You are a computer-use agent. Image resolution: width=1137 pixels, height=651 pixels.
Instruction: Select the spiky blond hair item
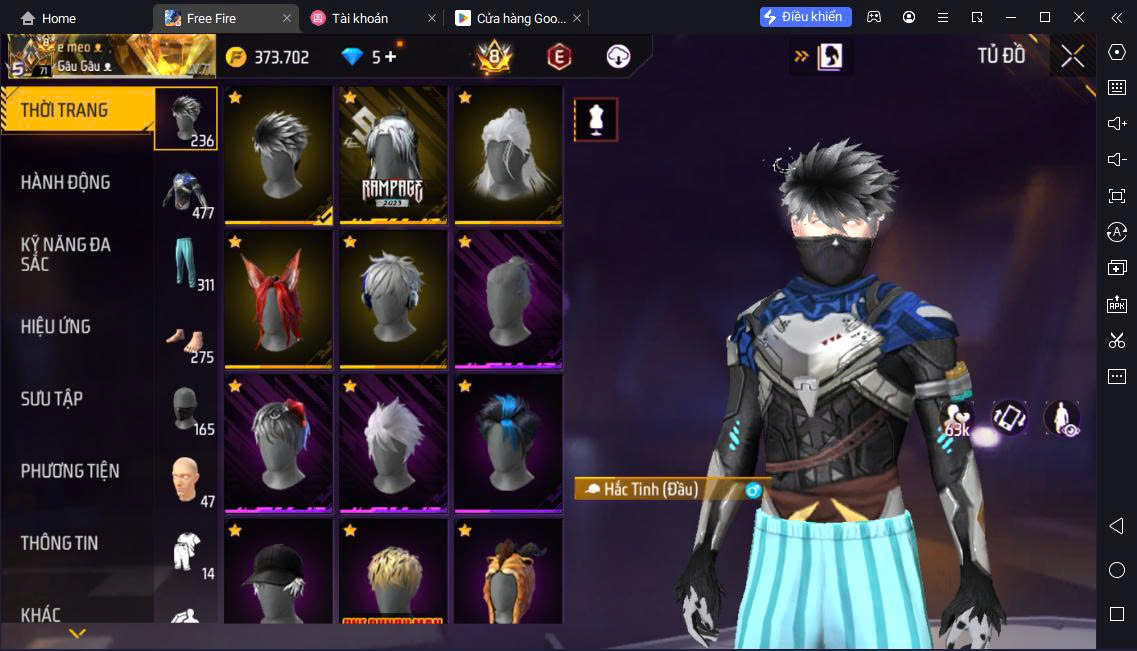[x=393, y=573]
